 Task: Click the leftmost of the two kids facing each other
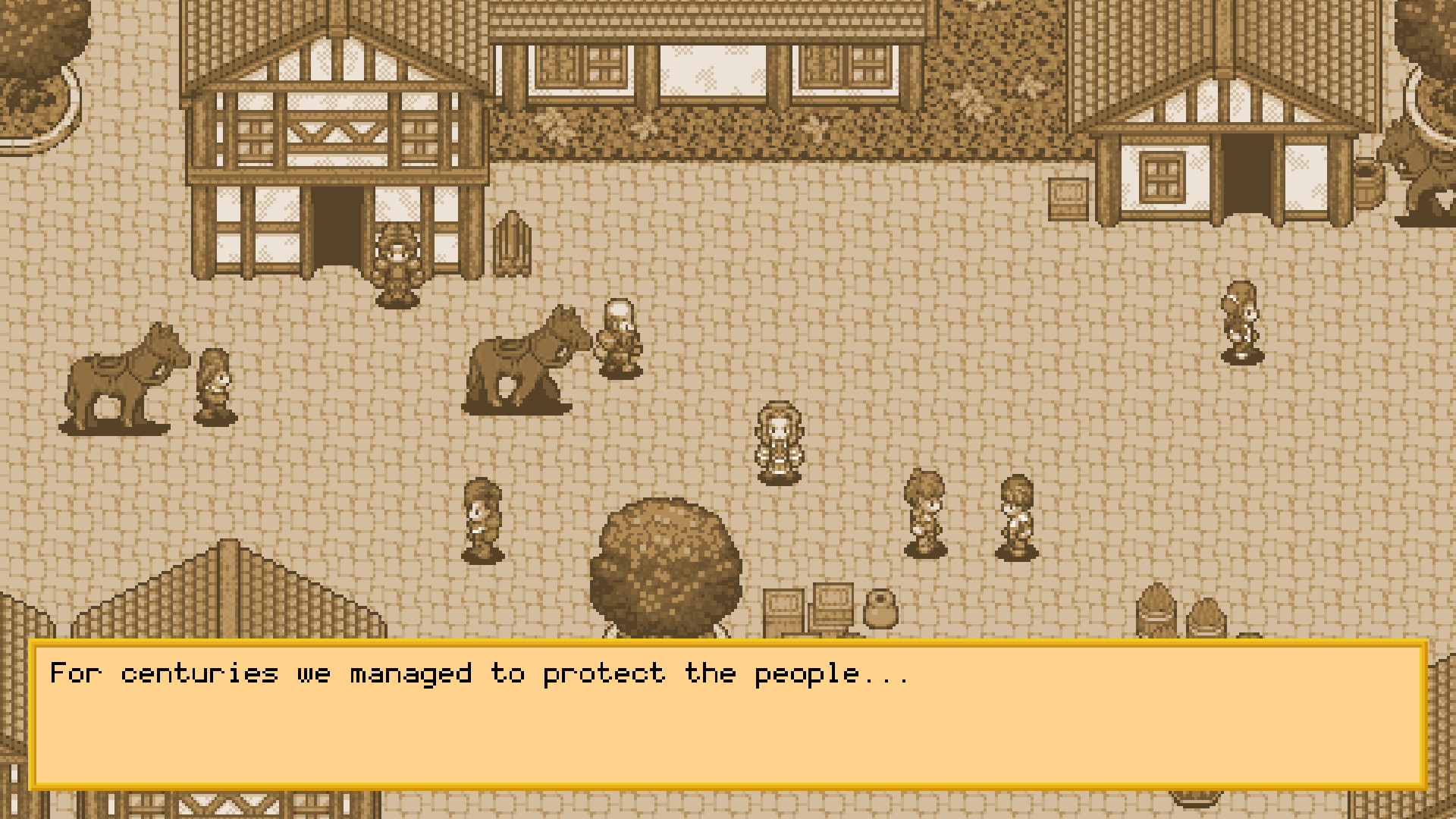pos(924,508)
